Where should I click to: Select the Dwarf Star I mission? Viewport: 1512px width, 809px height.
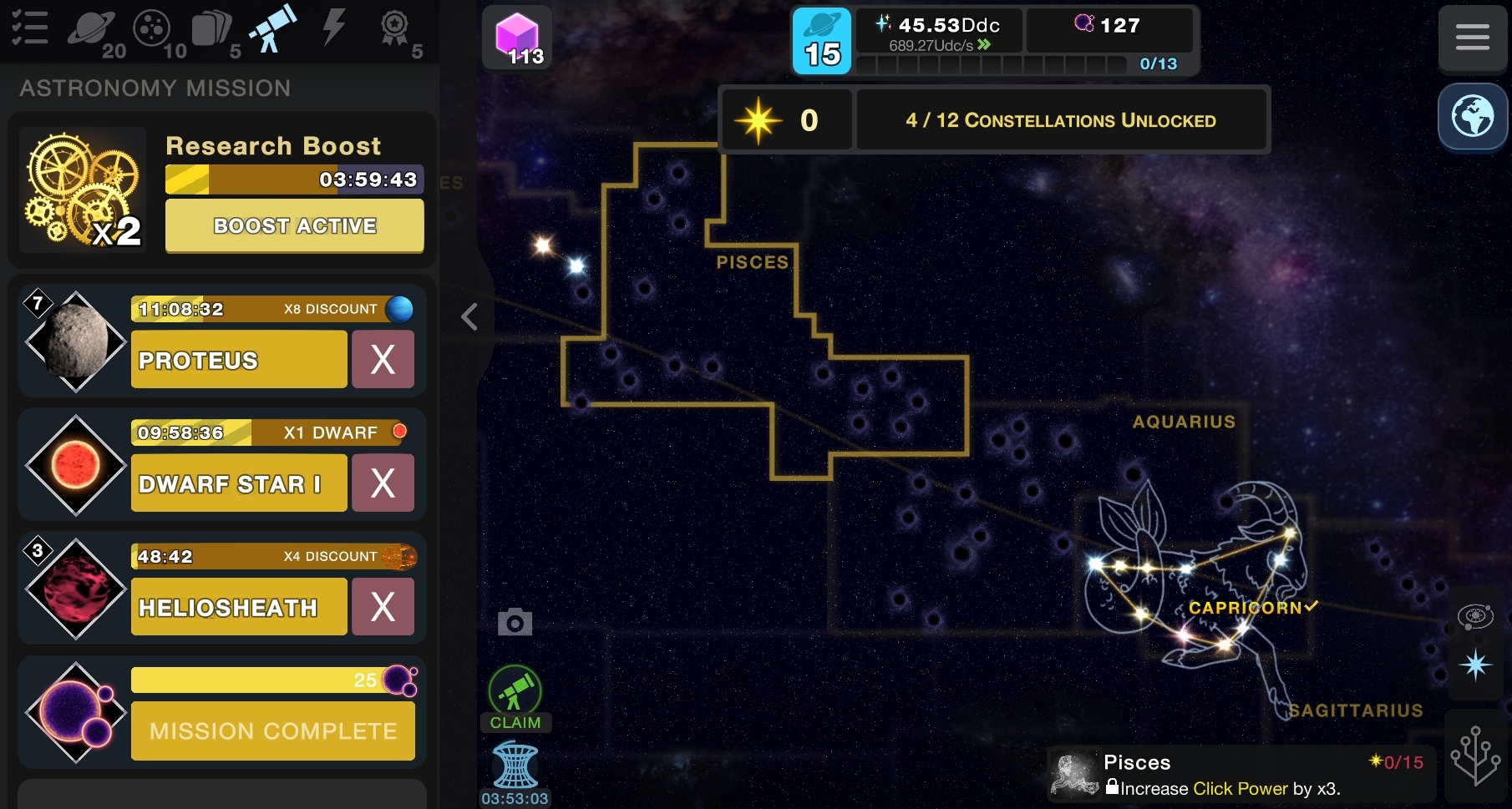click(239, 483)
